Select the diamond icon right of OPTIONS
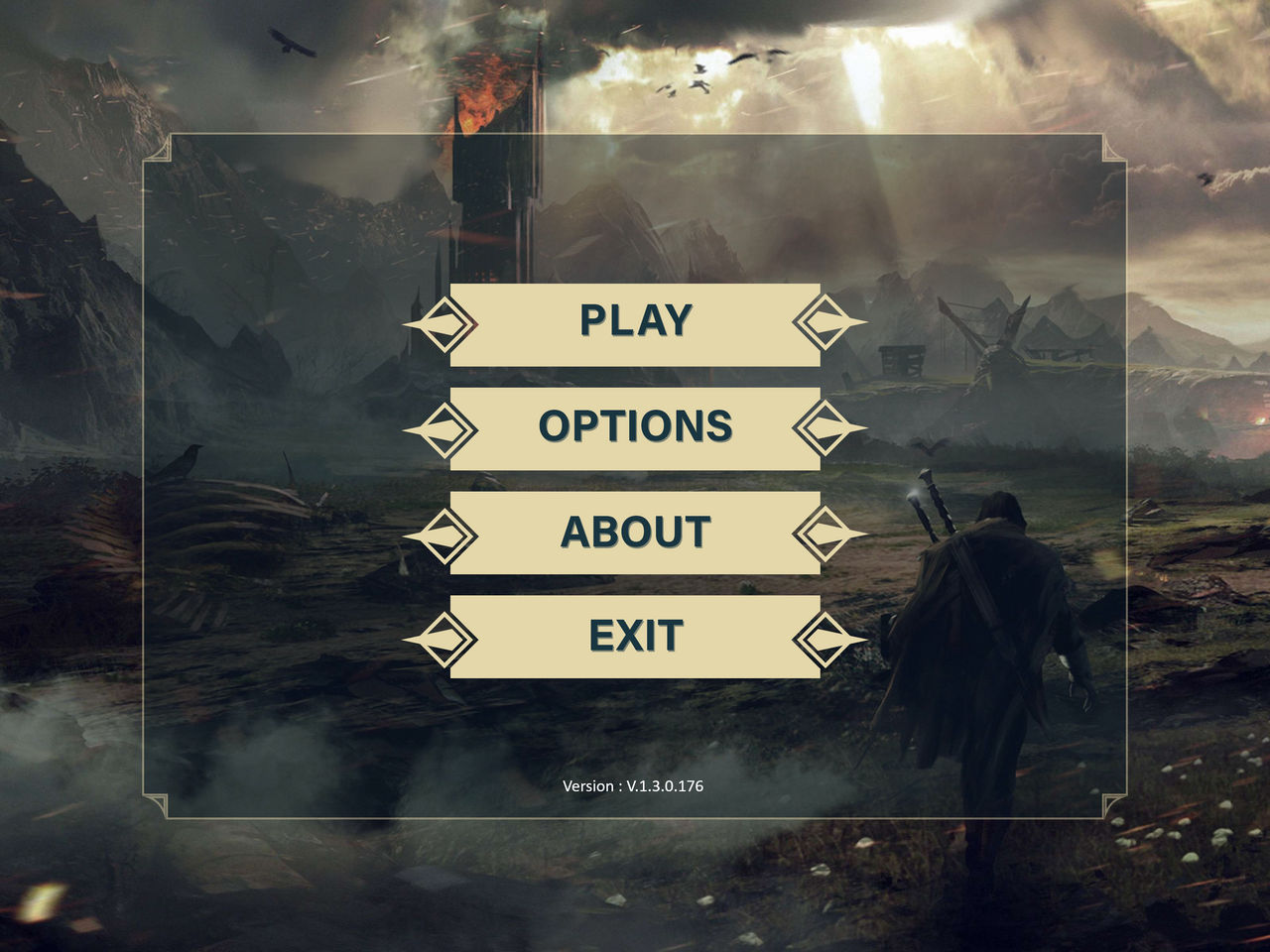This screenshot has height=952, width=1270. [x=825, y=426]
